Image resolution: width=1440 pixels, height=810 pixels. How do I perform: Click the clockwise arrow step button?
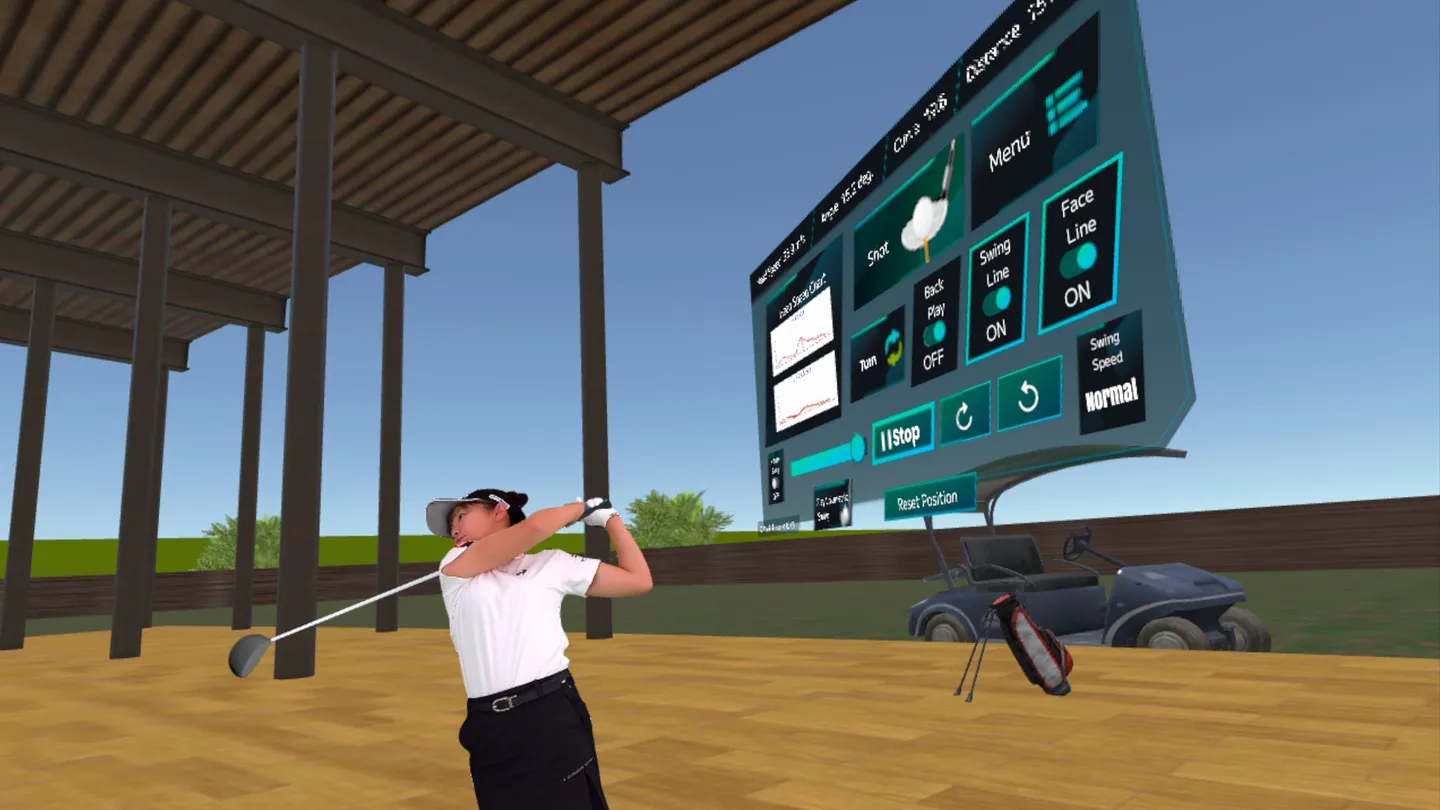click(x=964, y=416)
